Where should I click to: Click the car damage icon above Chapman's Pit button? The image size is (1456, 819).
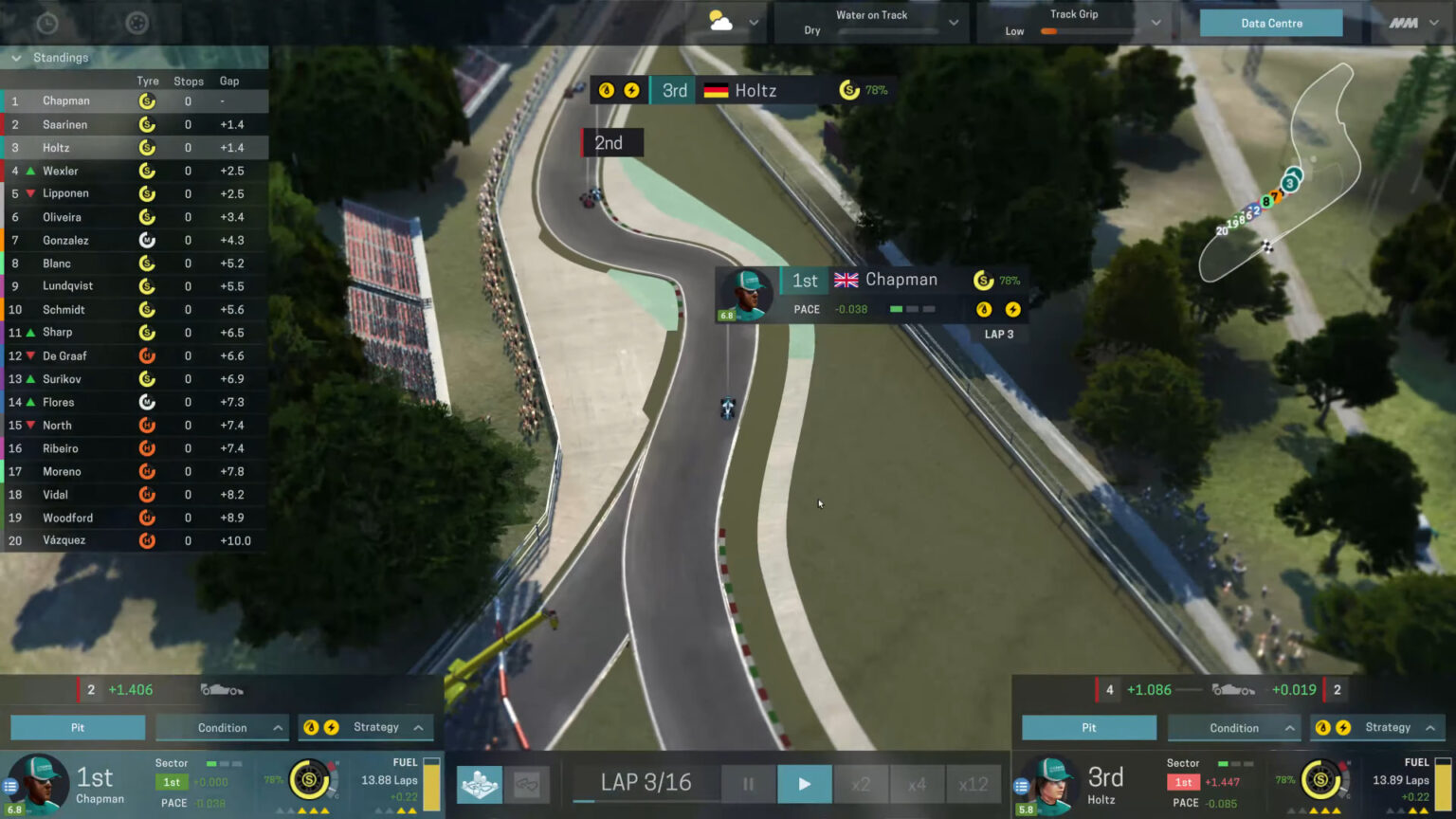click(x=222, y=690)
